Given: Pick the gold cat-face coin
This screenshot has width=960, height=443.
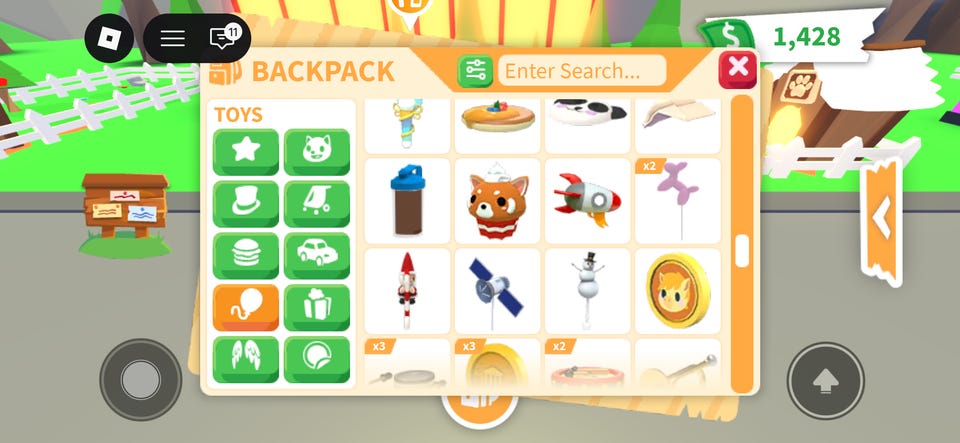Looking at the screenshot, I should (x=677, y=291).
